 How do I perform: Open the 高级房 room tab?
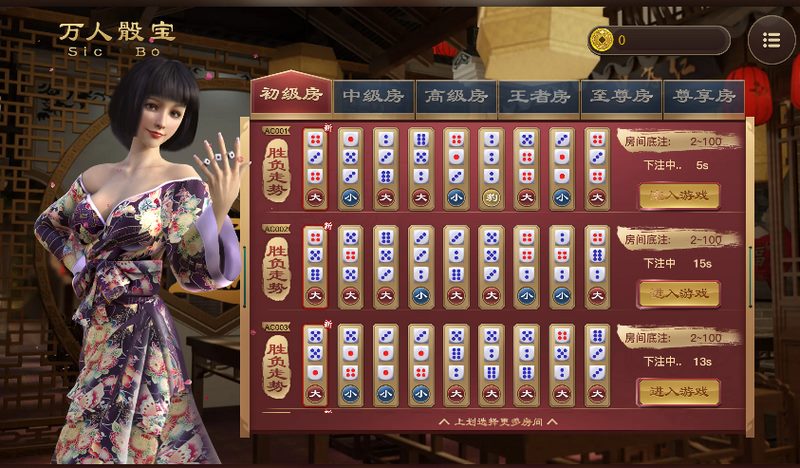tap(456, 96)
